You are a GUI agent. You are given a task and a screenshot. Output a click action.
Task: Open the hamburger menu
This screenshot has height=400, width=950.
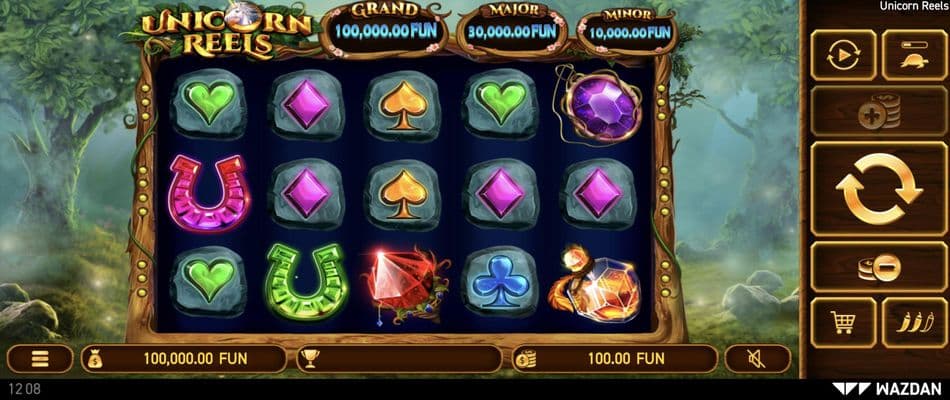pyautogui.click(x=40, y=358)
